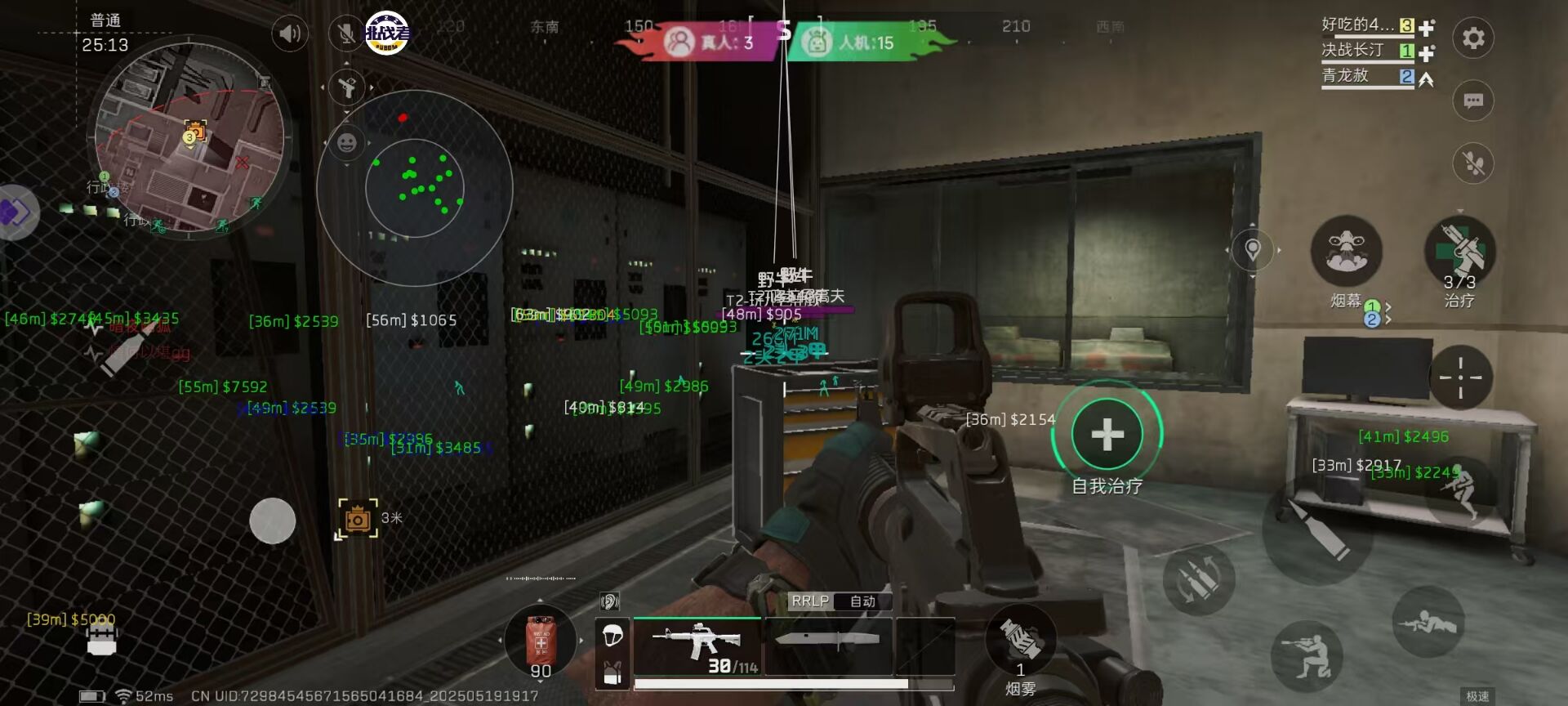Go prone with the lying soldier button

(1428, 623)
